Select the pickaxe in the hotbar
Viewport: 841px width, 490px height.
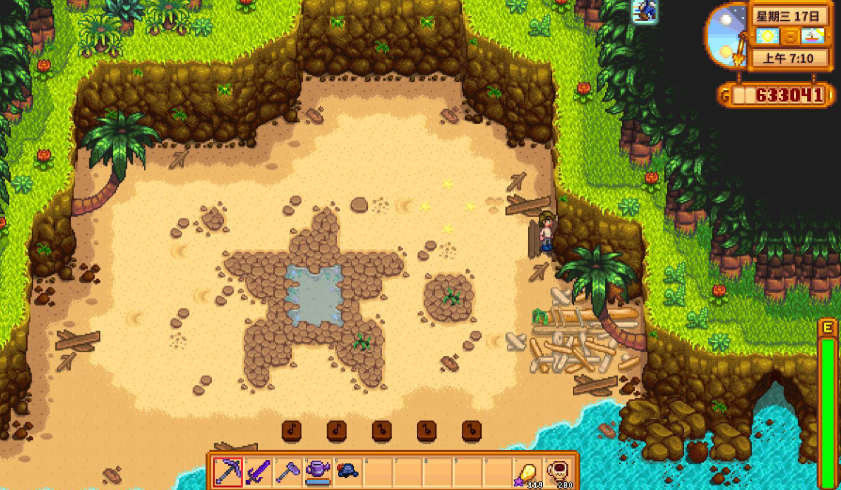pyautogui.click(x=229, y=470)
